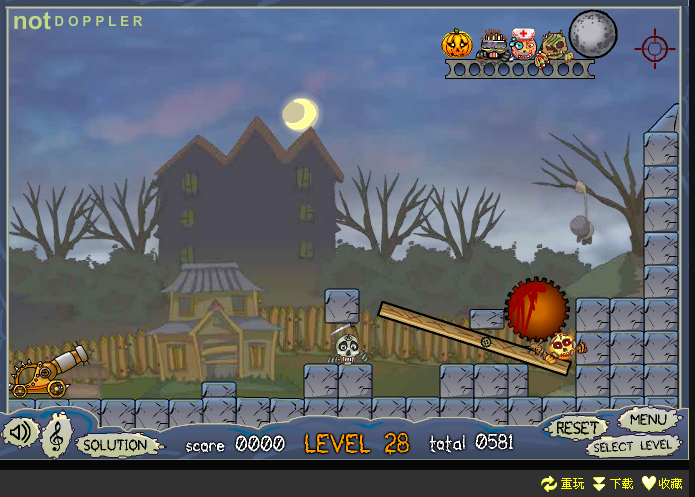695x497 pixels.
Task: Choose the nurse zombie head ammo
Action: 523,44
